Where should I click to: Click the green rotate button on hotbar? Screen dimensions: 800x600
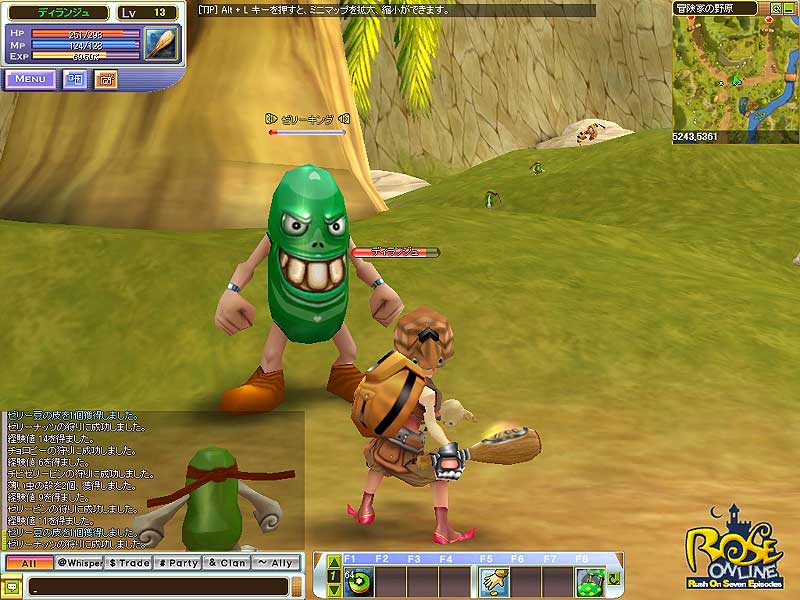(612, 579)
